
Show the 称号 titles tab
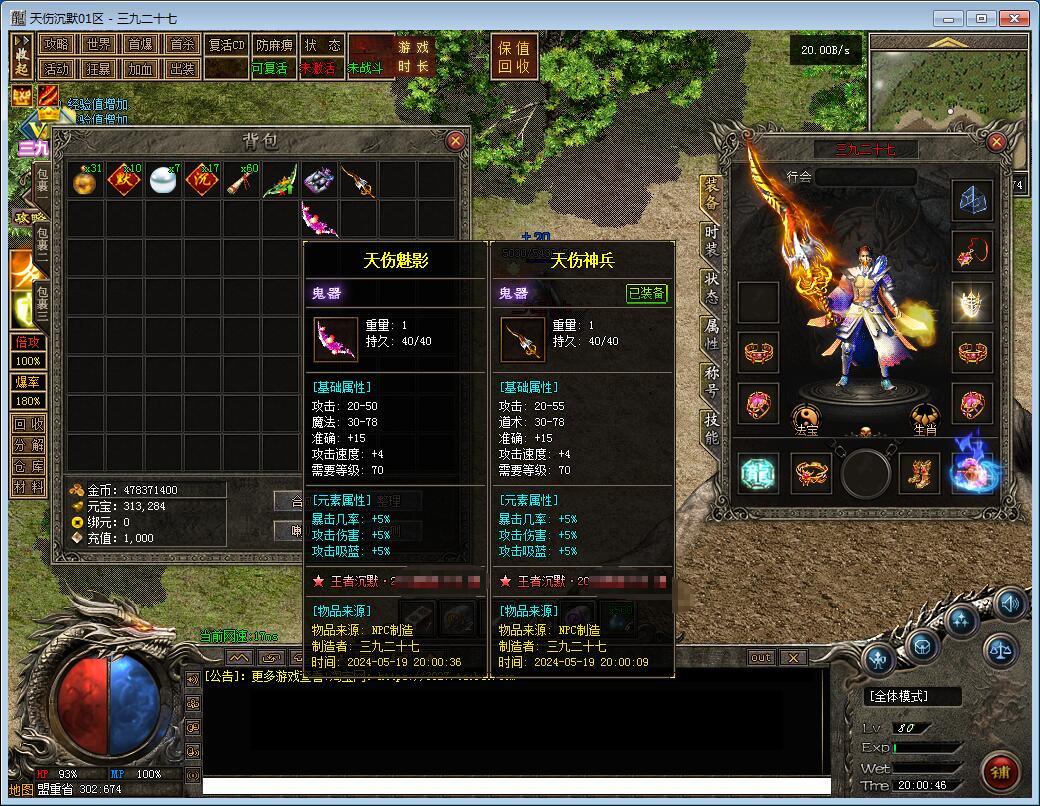click(711, 381)
